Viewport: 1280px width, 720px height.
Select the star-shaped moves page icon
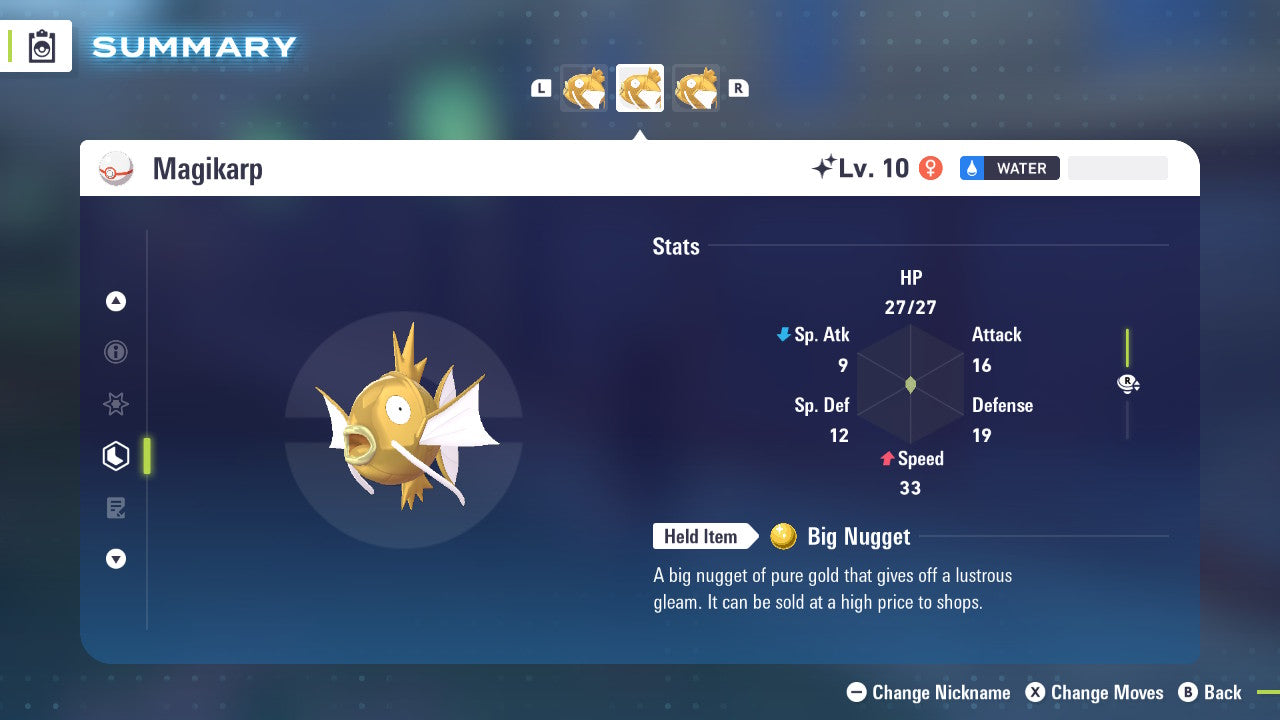(116, 404)
